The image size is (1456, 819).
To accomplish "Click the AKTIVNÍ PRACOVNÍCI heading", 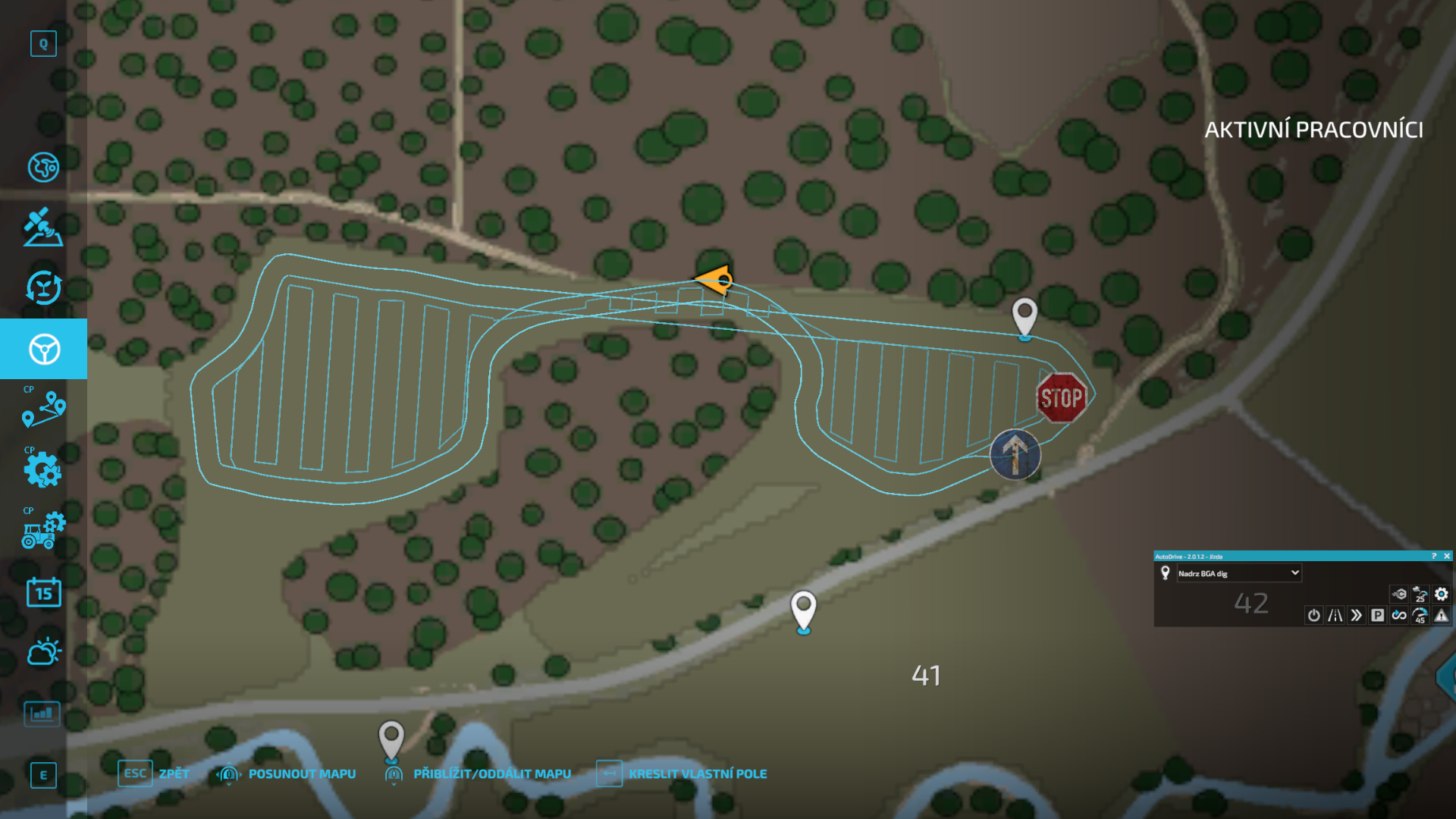I will [x=1315, y=130].
